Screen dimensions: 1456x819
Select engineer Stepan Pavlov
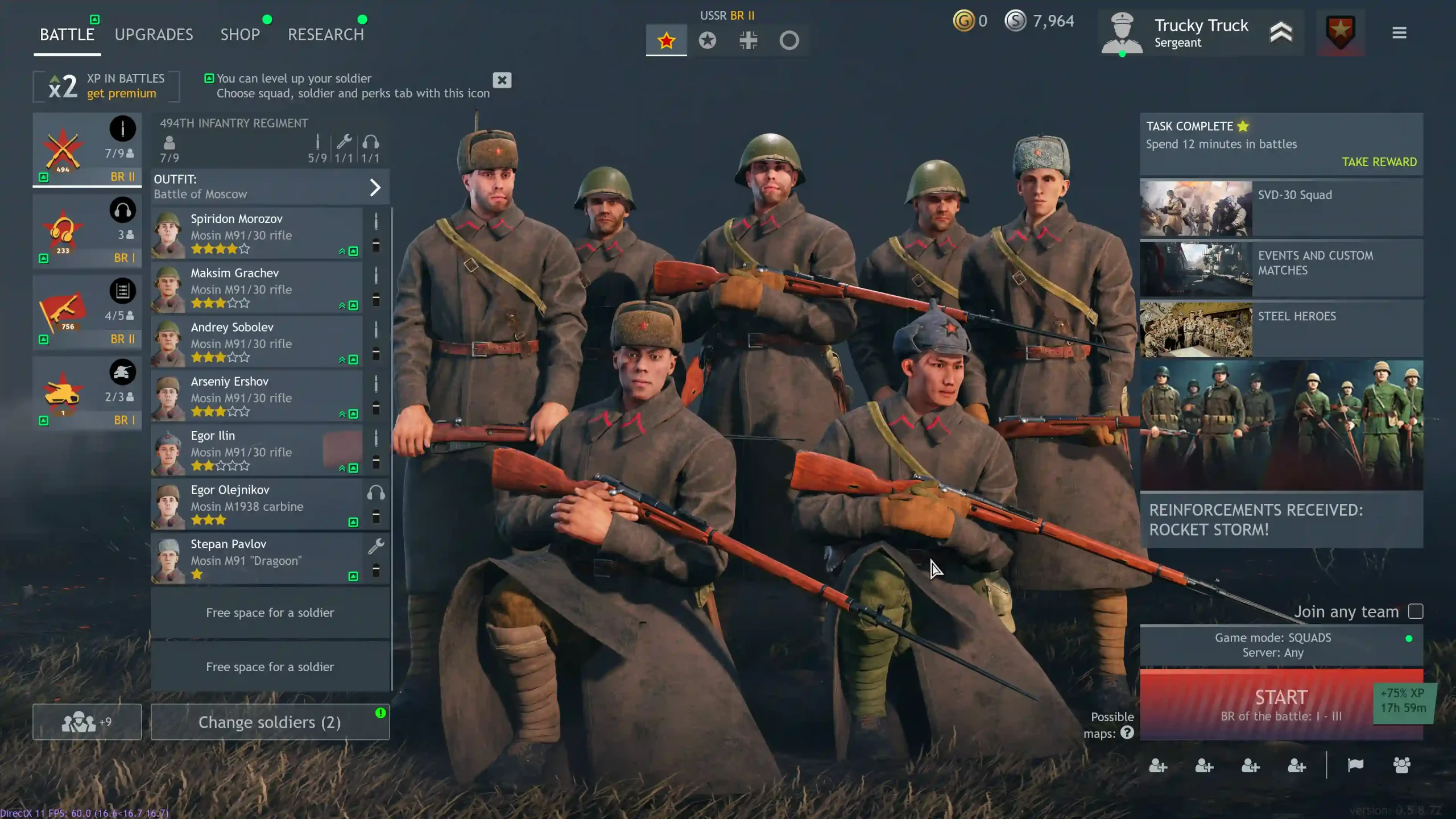tap(256, 559)
